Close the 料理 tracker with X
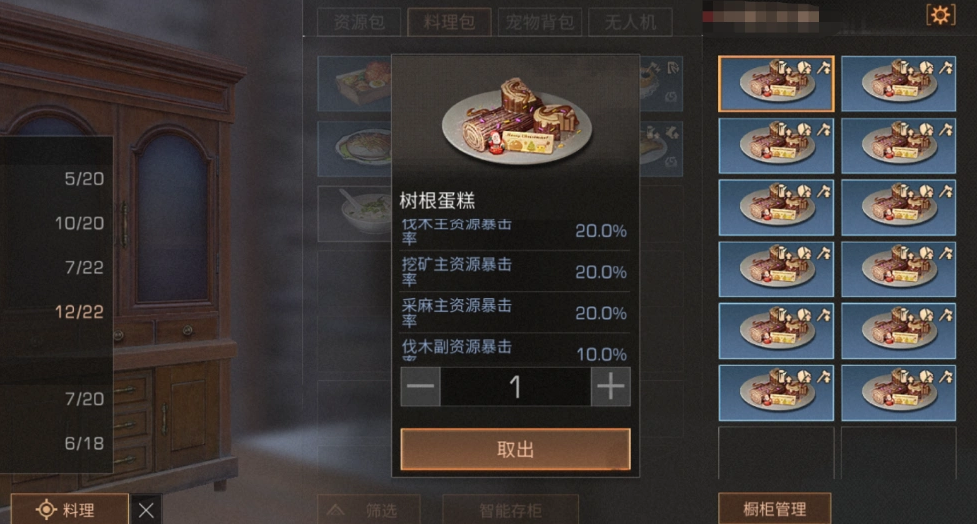The image size is (977, 524). point(146,509)
